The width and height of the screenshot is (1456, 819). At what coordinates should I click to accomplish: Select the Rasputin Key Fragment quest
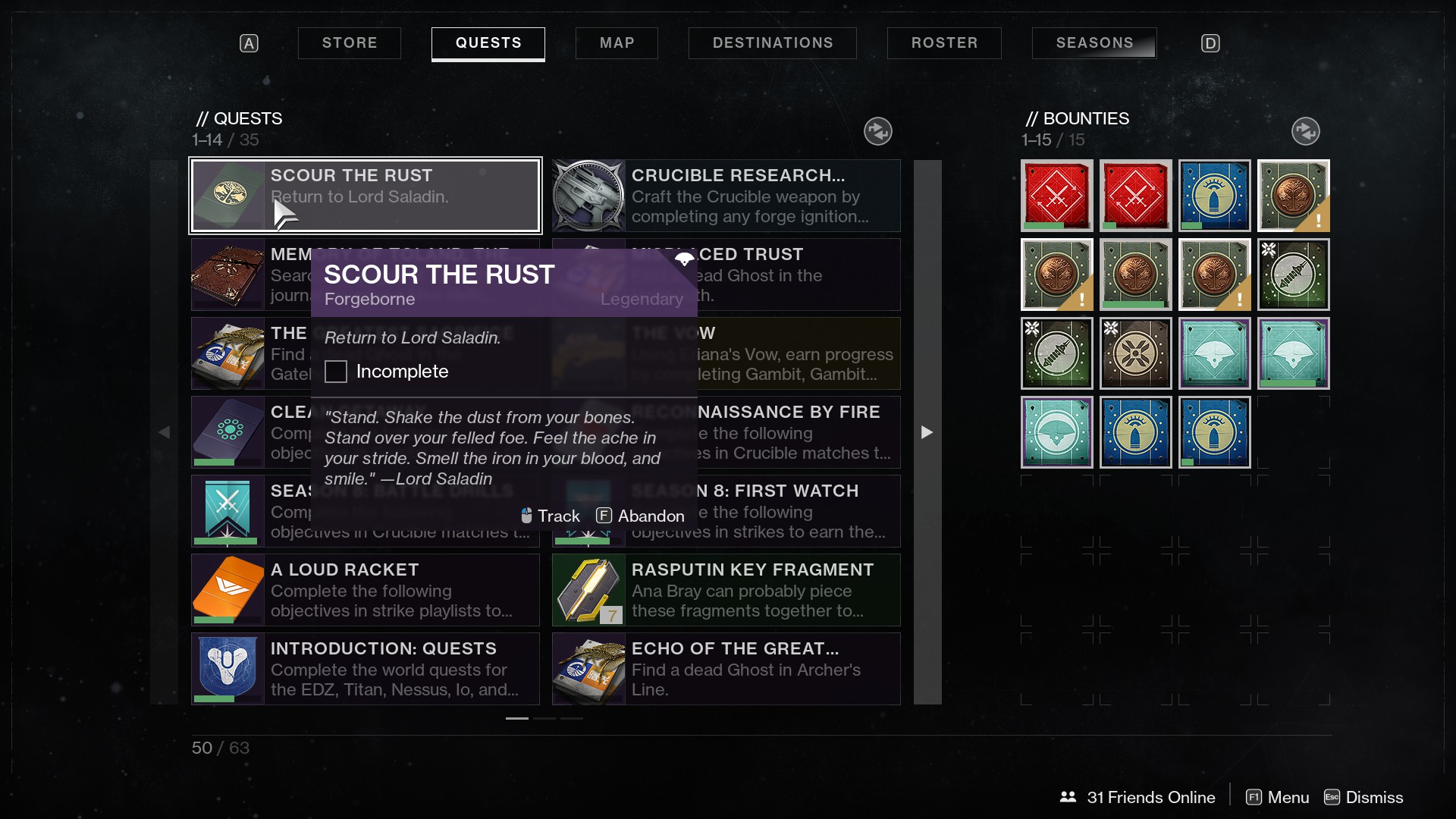click(x=726, y=590)
